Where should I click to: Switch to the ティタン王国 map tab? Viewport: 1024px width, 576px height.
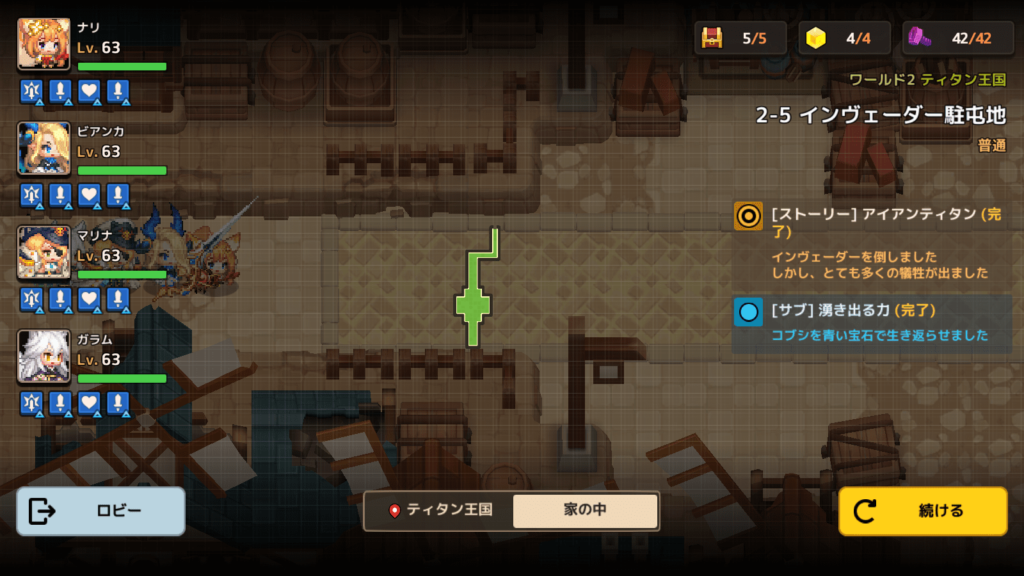pyautogui.click(x=440, y=510)
